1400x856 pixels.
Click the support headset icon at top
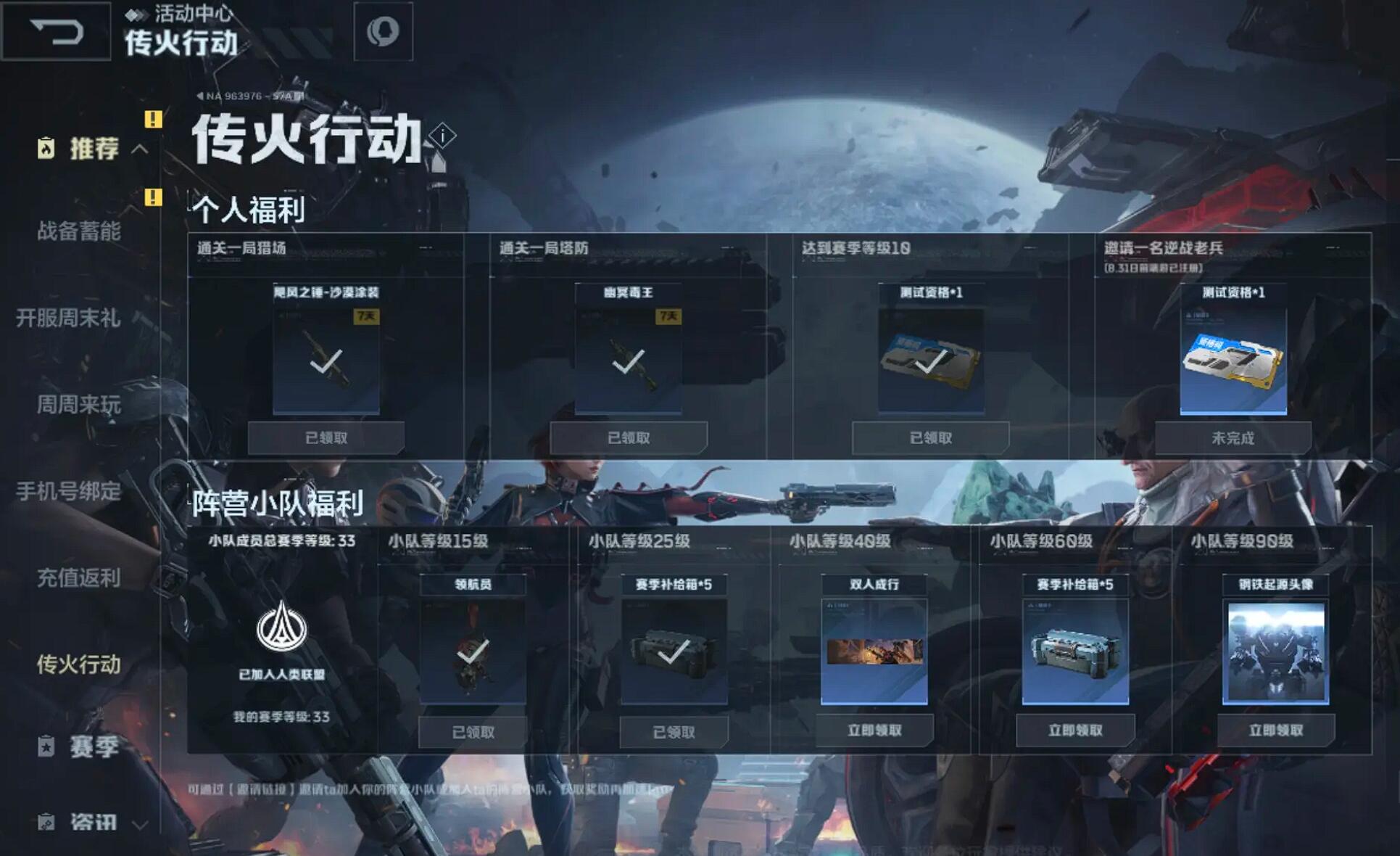pyautogui.click(x=385, y=32)
